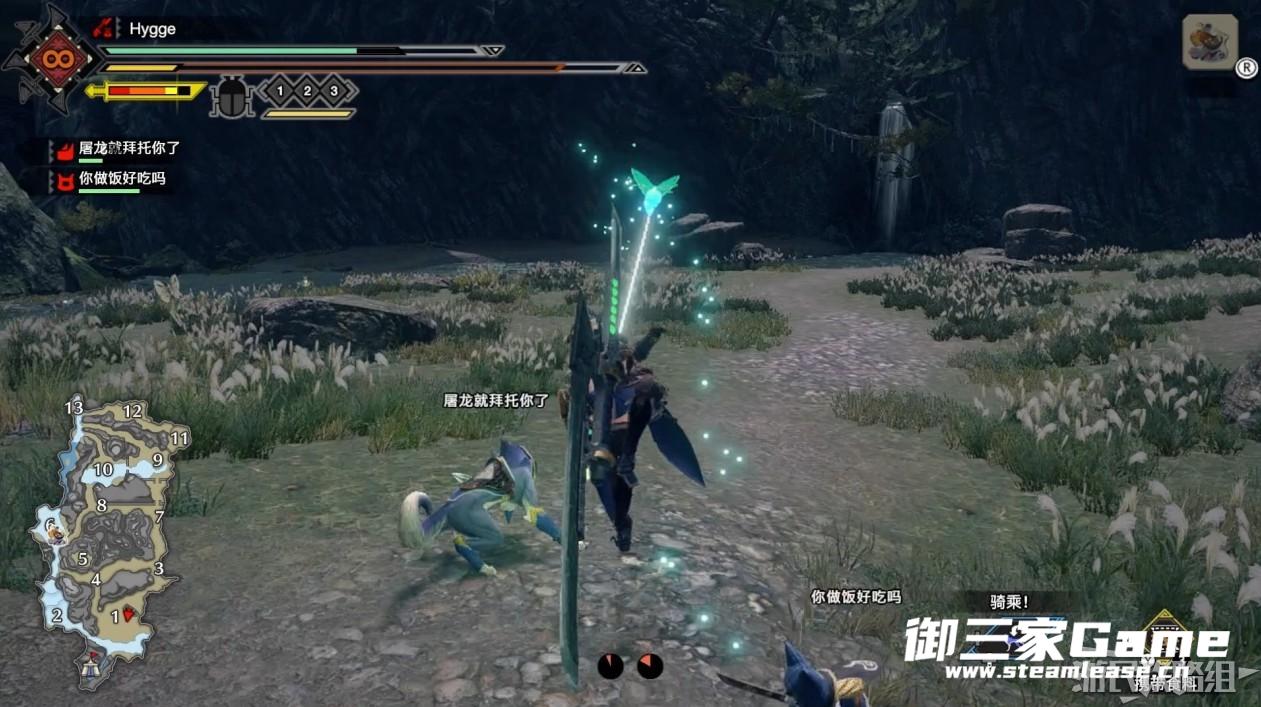Viewport: 1261px width, 707px height.
Task: Select the kinsect beetle icon
Action: (233, 97)
